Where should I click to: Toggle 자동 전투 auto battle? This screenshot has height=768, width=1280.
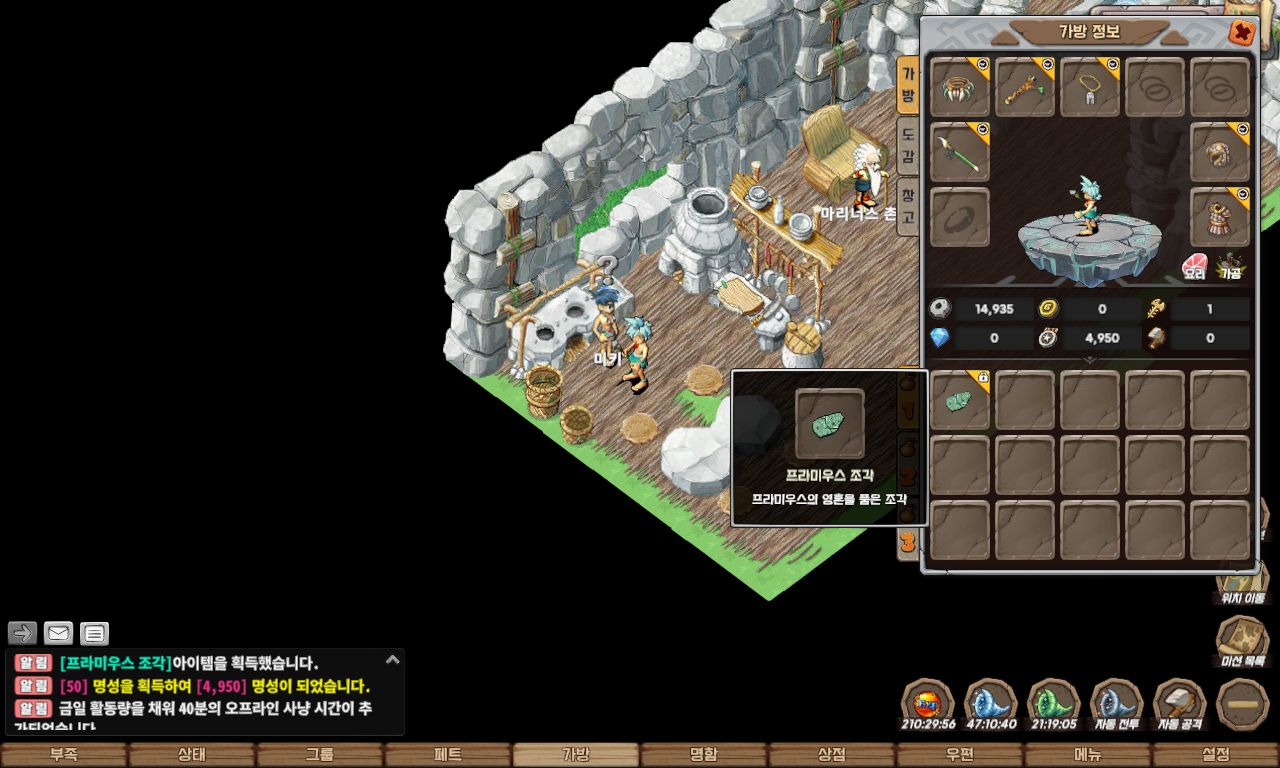click(x=1117, y=704)
